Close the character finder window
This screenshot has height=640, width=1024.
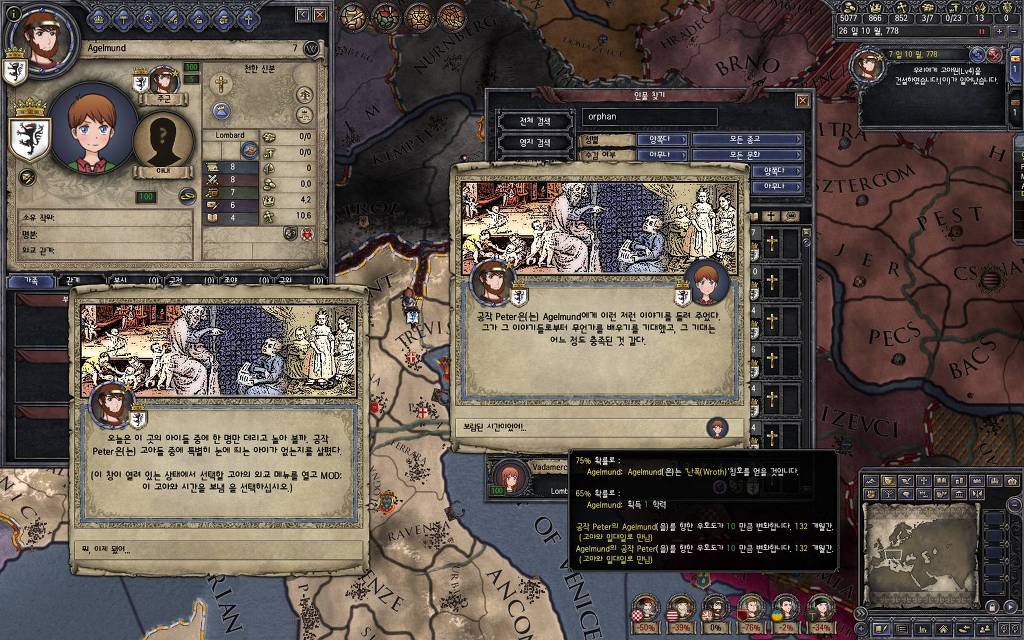tap(802, 101)
